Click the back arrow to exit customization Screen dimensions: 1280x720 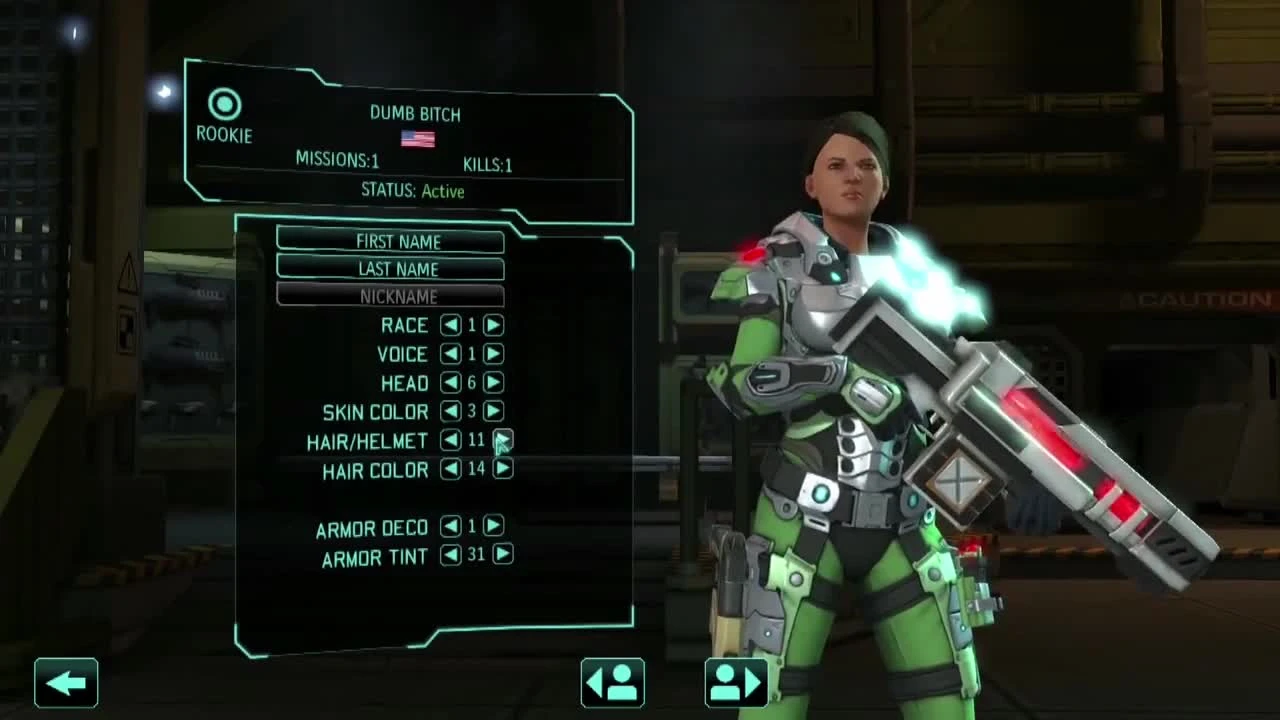66,683
